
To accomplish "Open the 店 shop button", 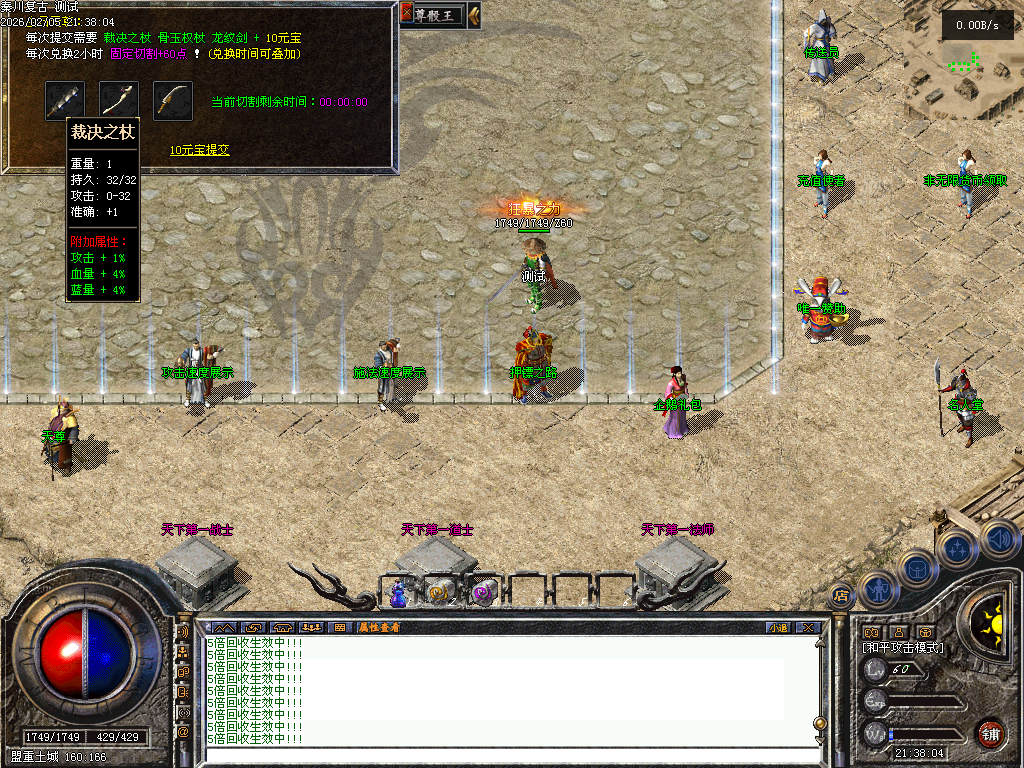I will coord(840,595).
